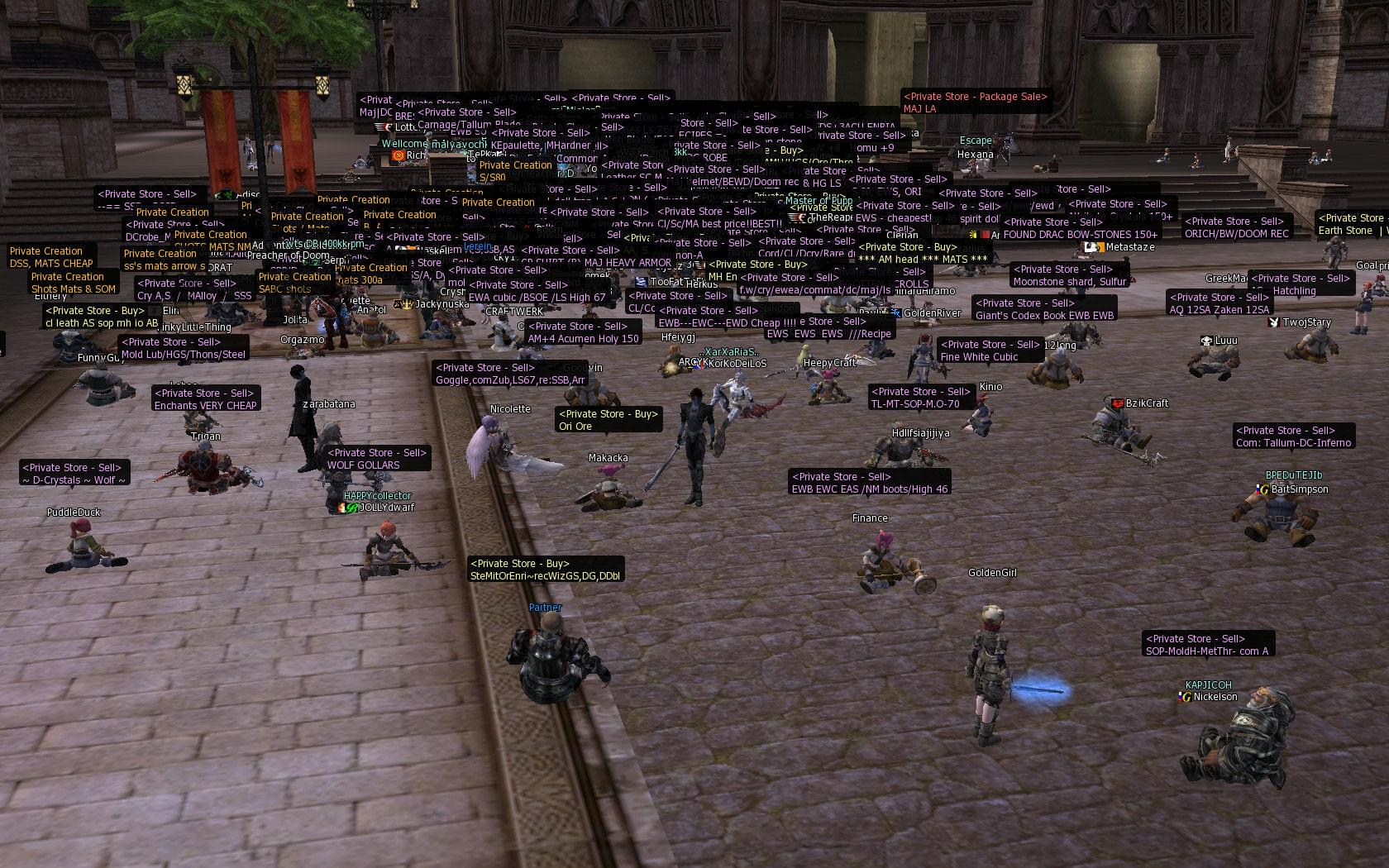Open the TL-MT-SOP-M.O-70 store sign
Image resolution: width=1389 pixels, height=868 pixels.
pos(920,398)
